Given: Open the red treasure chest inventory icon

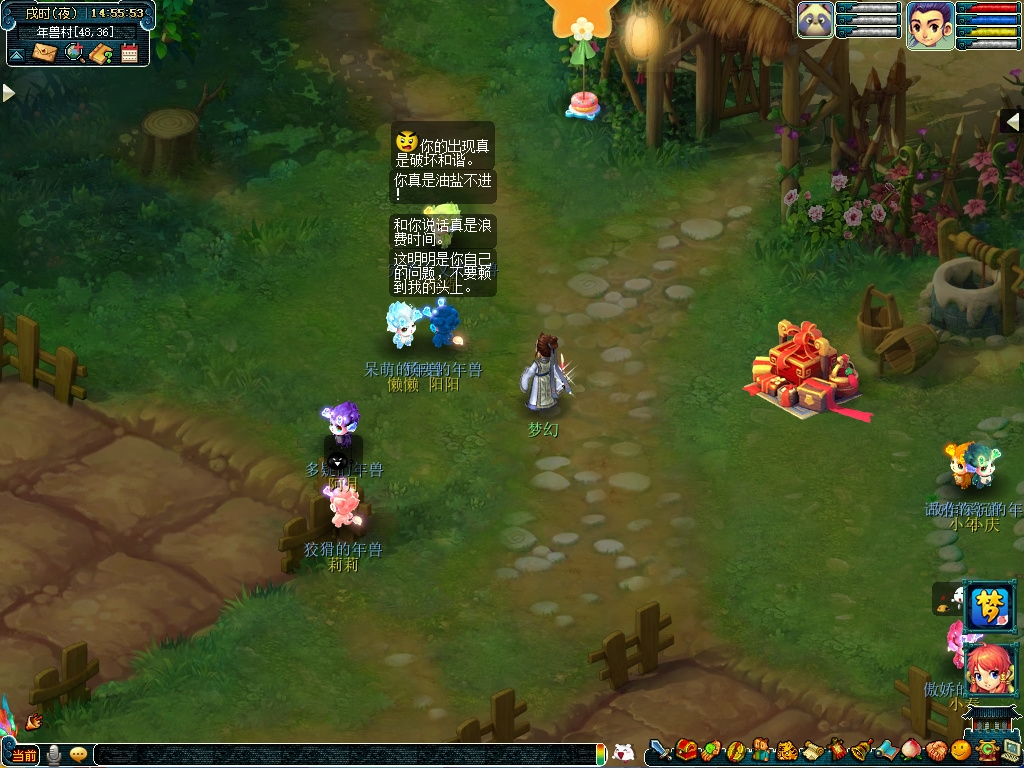Looking at the screenshot, I should 686,750.
